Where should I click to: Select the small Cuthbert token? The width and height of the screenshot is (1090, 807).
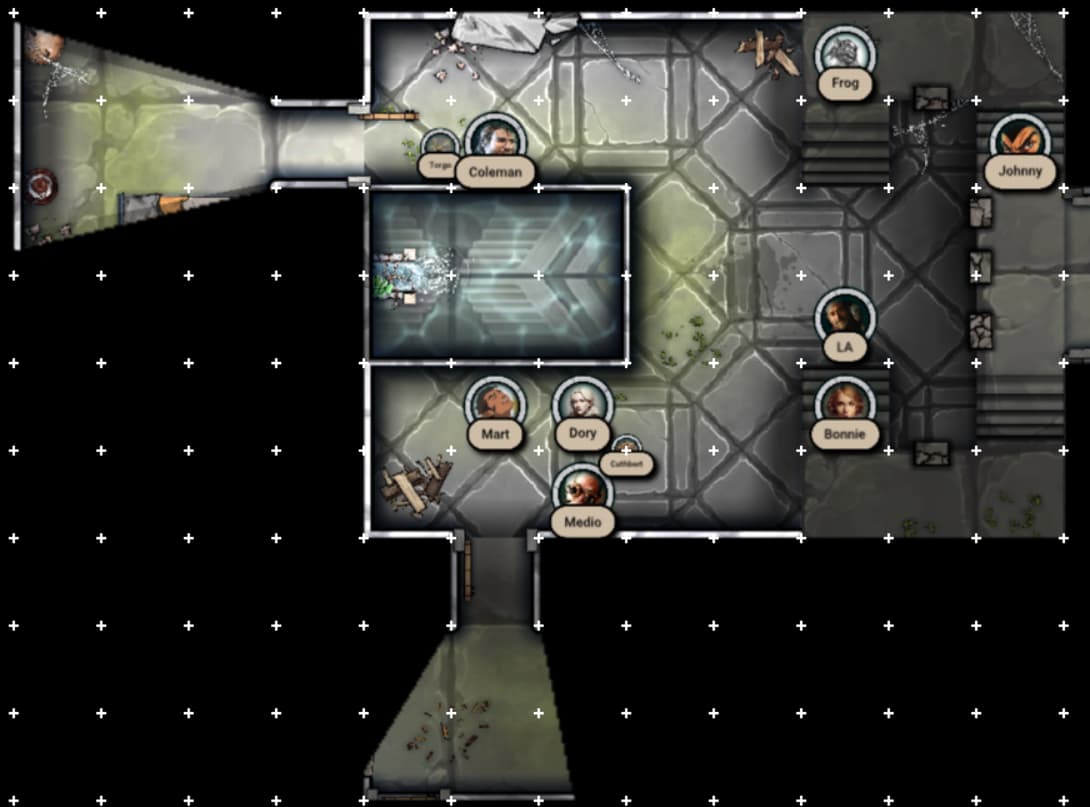627,449
